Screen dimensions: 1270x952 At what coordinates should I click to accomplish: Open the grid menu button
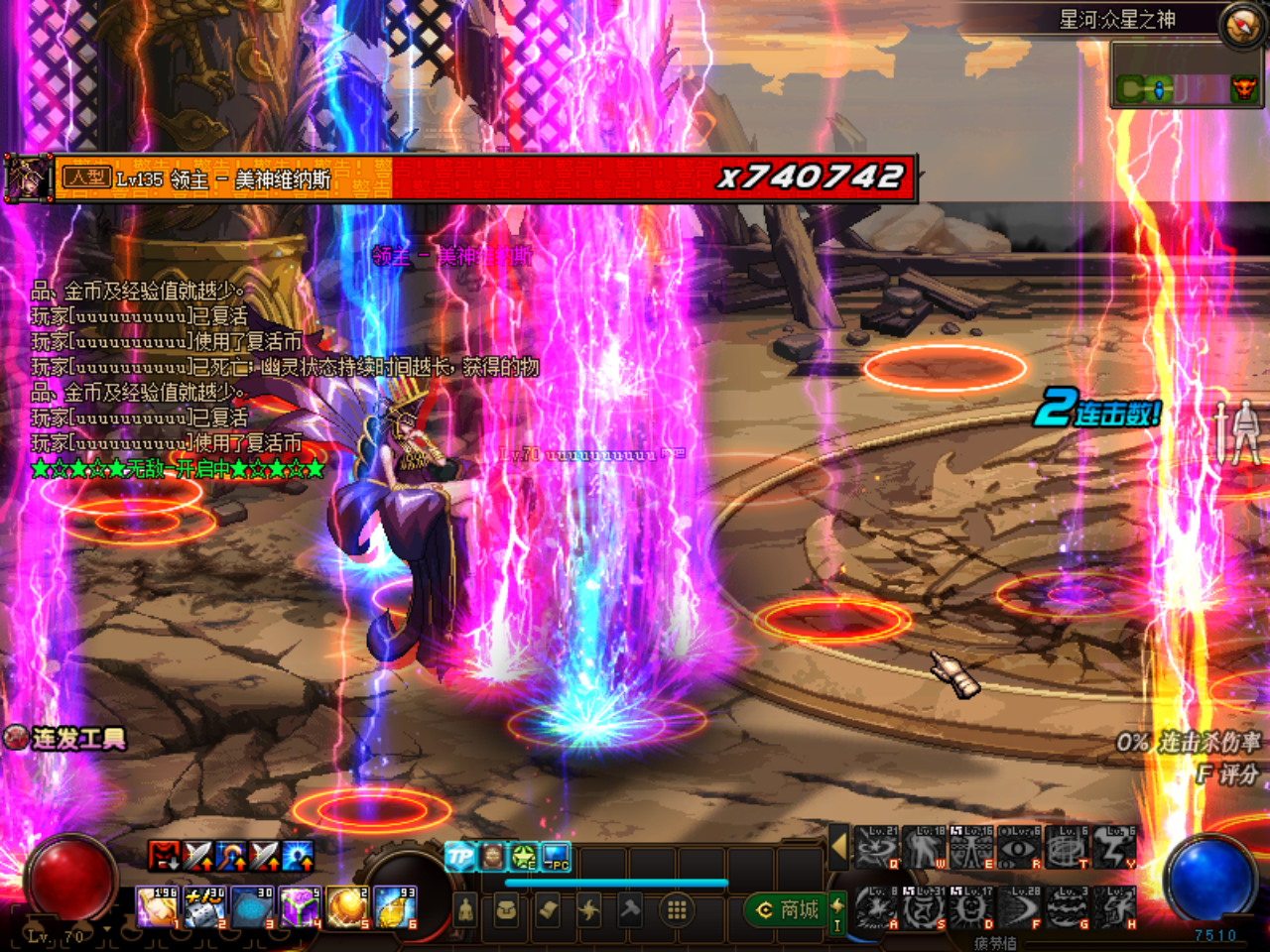pyautogui.click(x=677, y=909)
